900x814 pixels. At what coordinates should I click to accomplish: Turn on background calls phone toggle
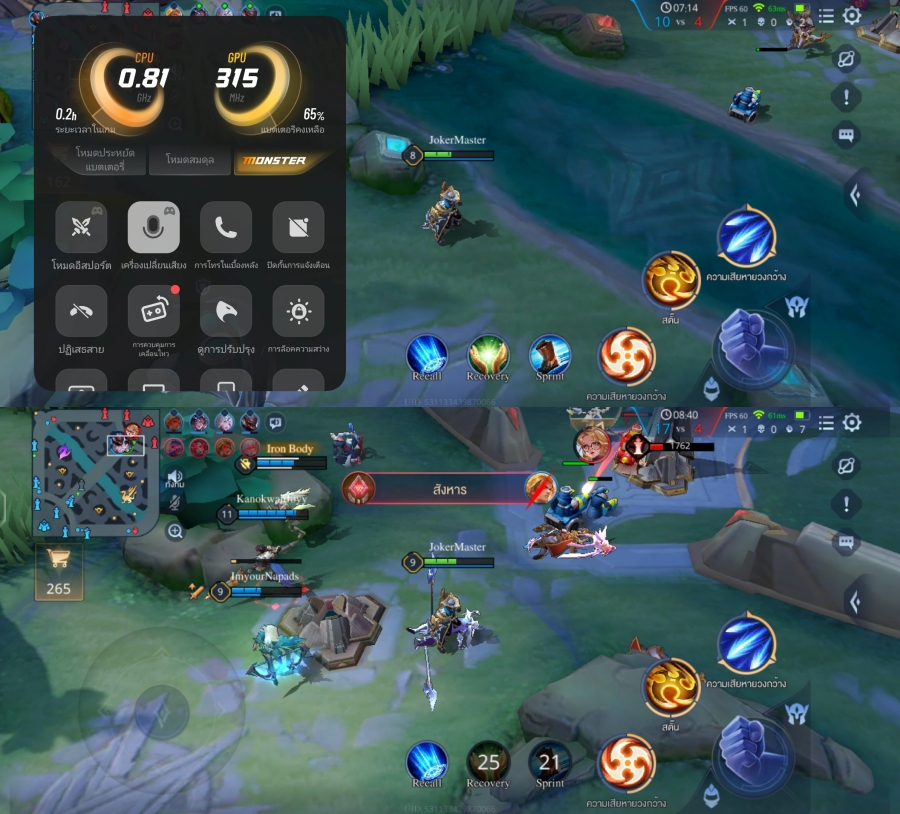pyautogui.click(x=226, y=227)
